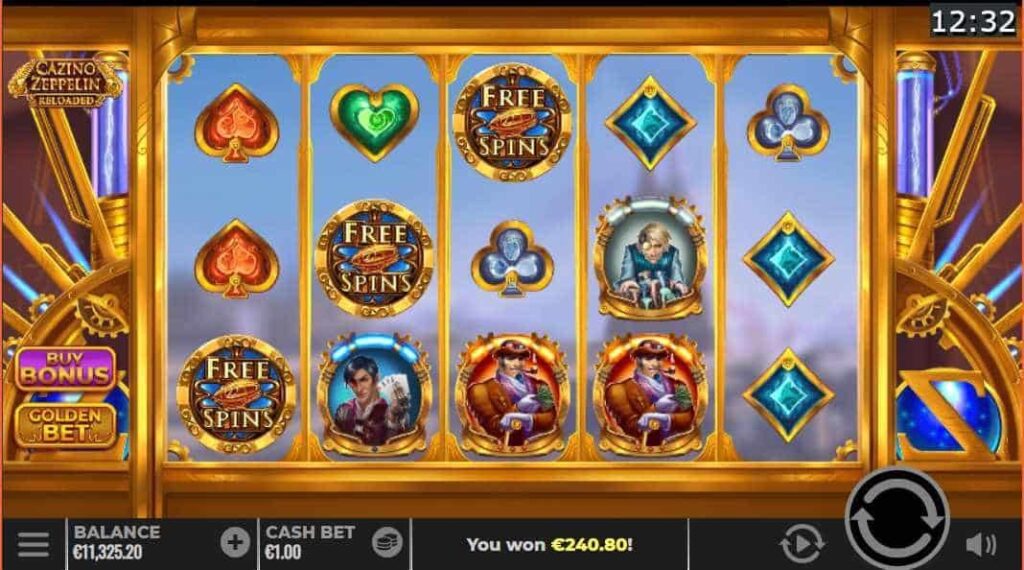Open the Buy Bonus feature
The height and width of the screenshot is (570, 1024).
pos(65,368)
